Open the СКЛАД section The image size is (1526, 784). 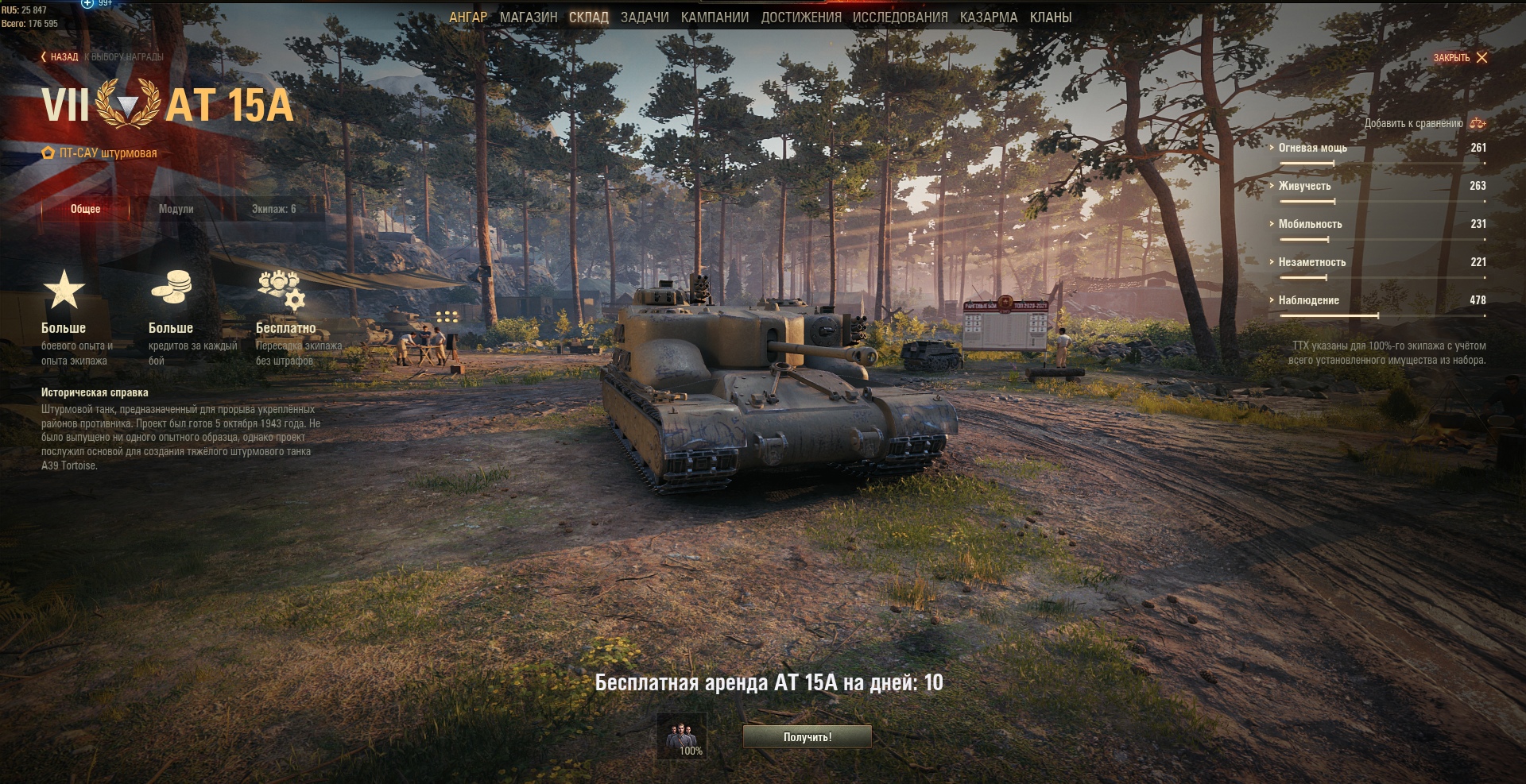(588, 17)
